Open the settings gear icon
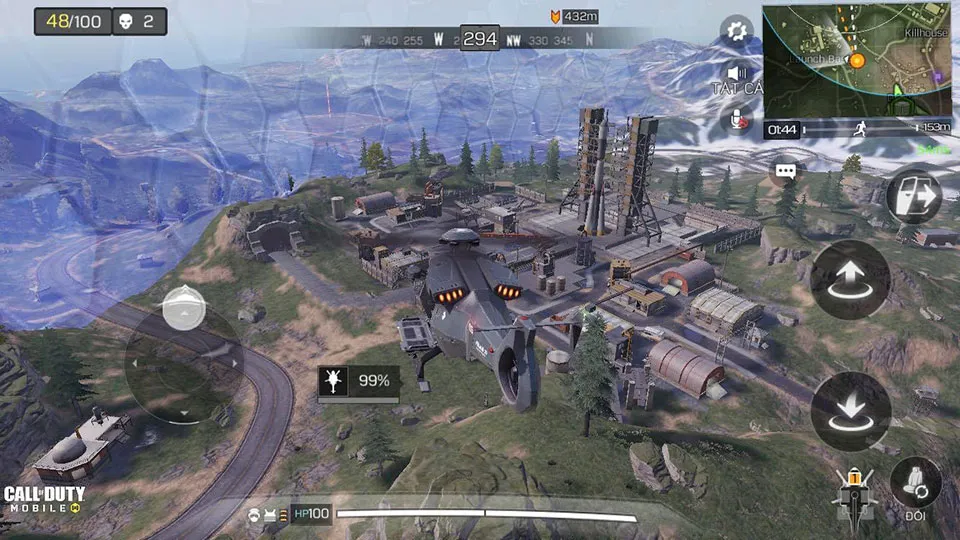 pyautogui.click(x=737, y=31)
